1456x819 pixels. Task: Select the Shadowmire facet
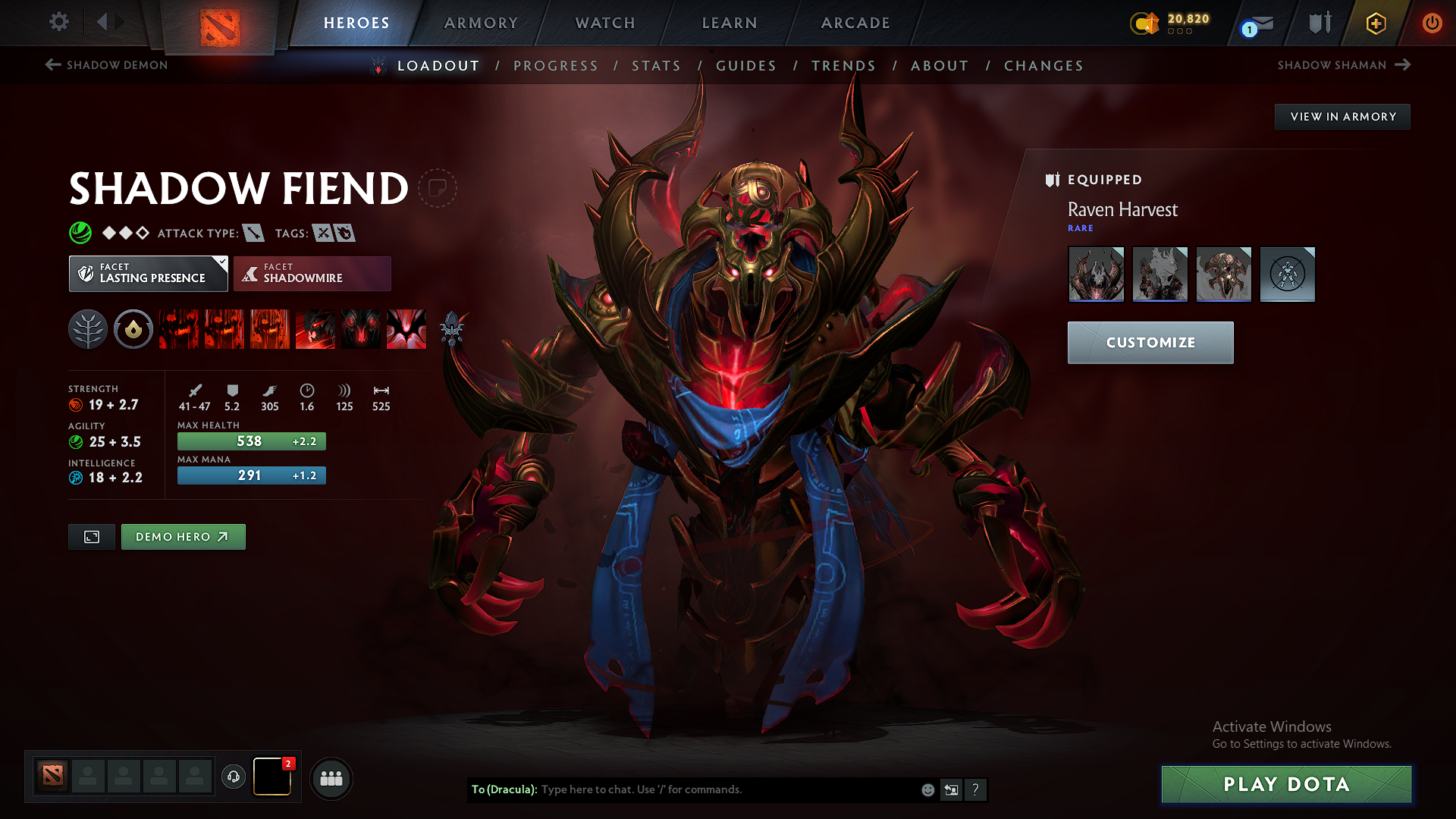pyautogui.click(x=312, y=274)
